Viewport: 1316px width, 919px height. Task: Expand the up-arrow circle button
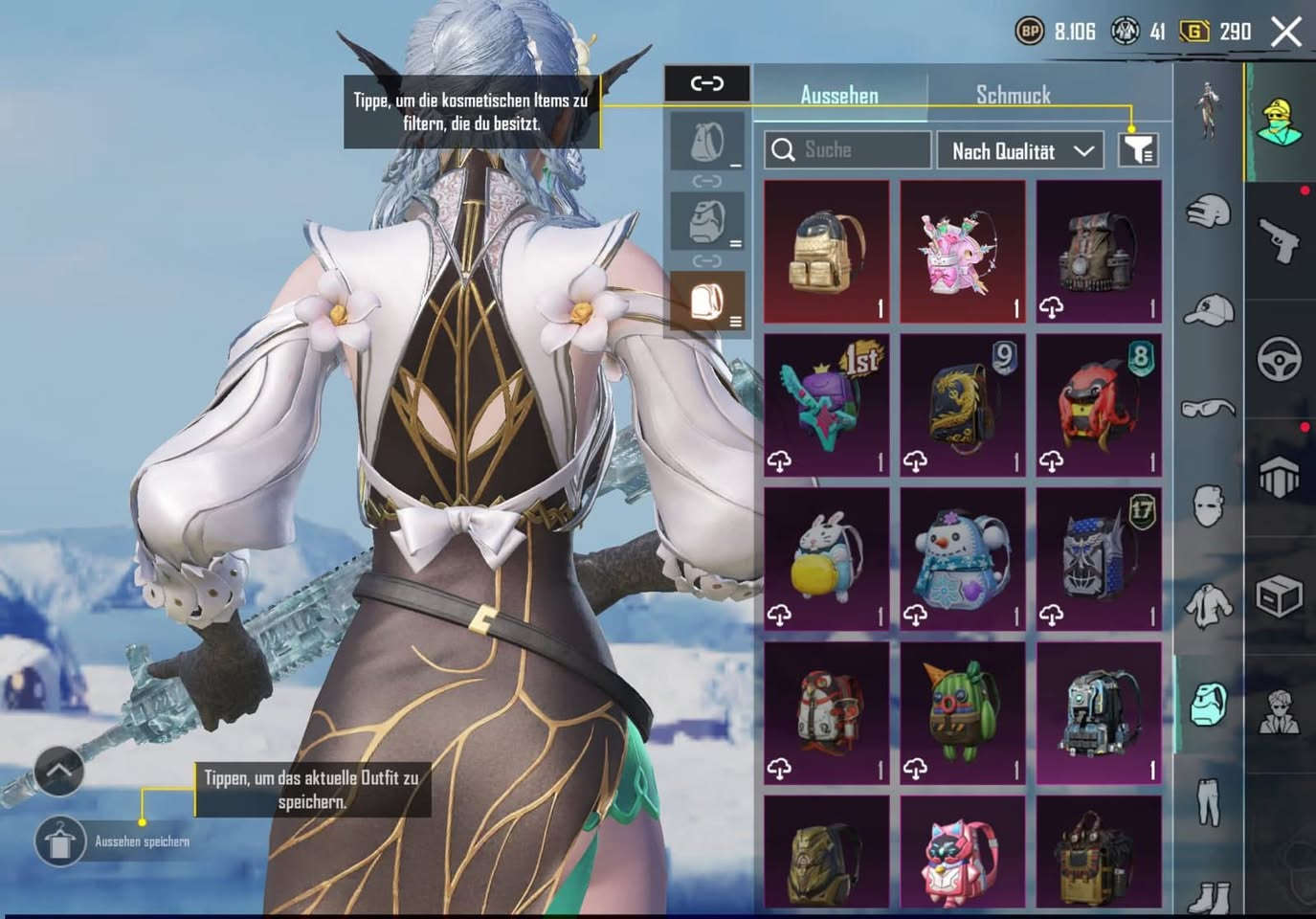pos(59,771)
